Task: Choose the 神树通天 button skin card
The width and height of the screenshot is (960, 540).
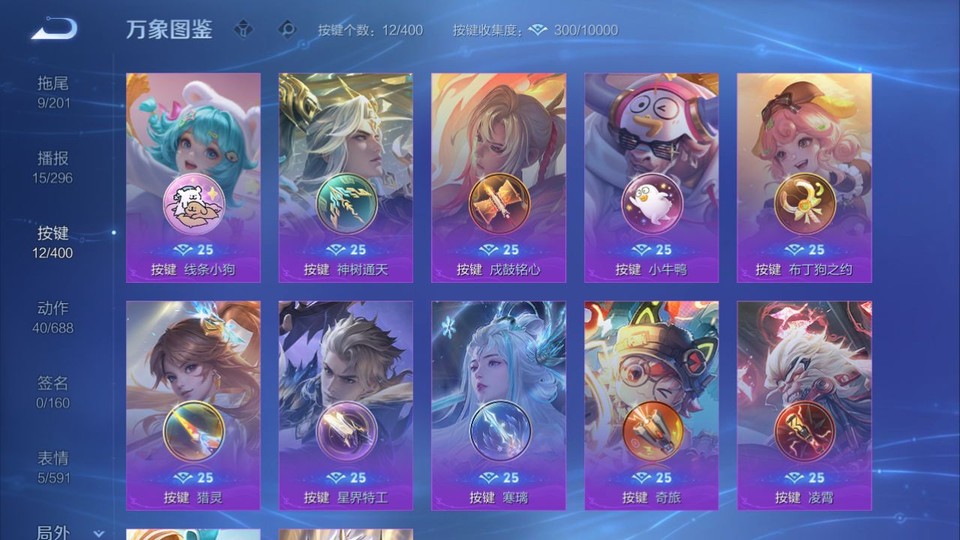Action: click(346, 177)
